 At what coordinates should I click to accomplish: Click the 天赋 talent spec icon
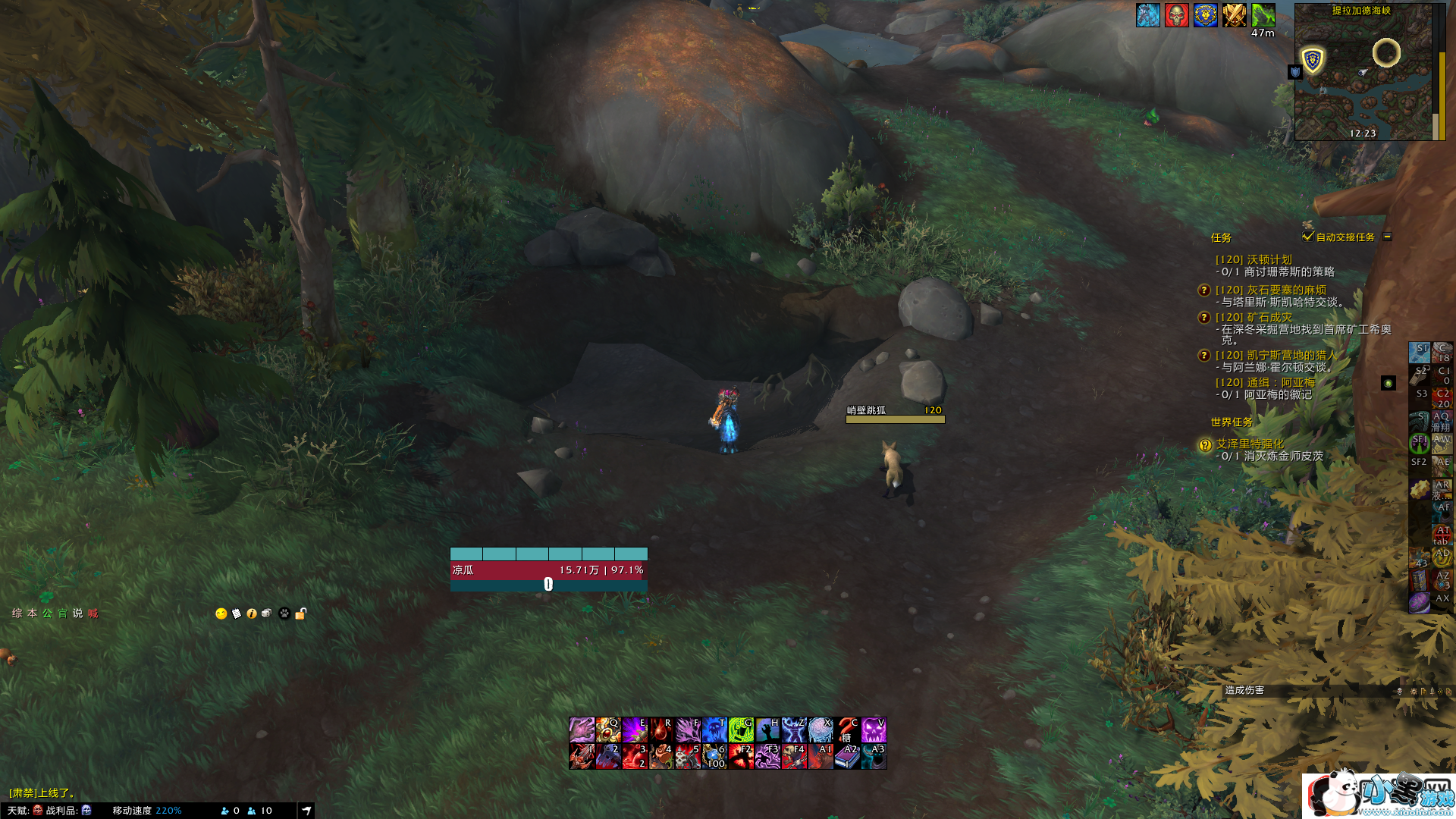tap(38, 811)
